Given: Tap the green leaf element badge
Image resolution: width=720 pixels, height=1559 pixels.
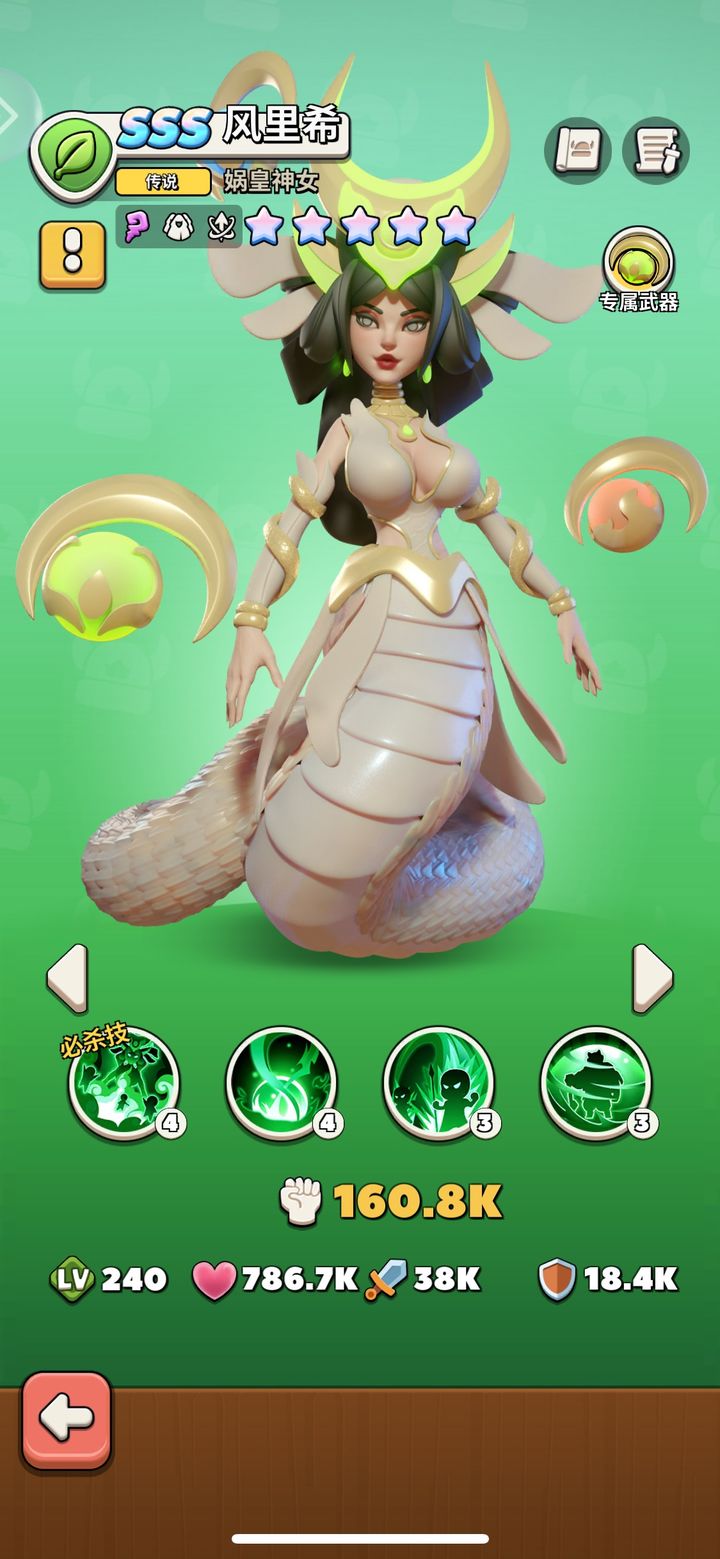Looking at the screenshot, I should pyautogui.click(x=72, y=156).
